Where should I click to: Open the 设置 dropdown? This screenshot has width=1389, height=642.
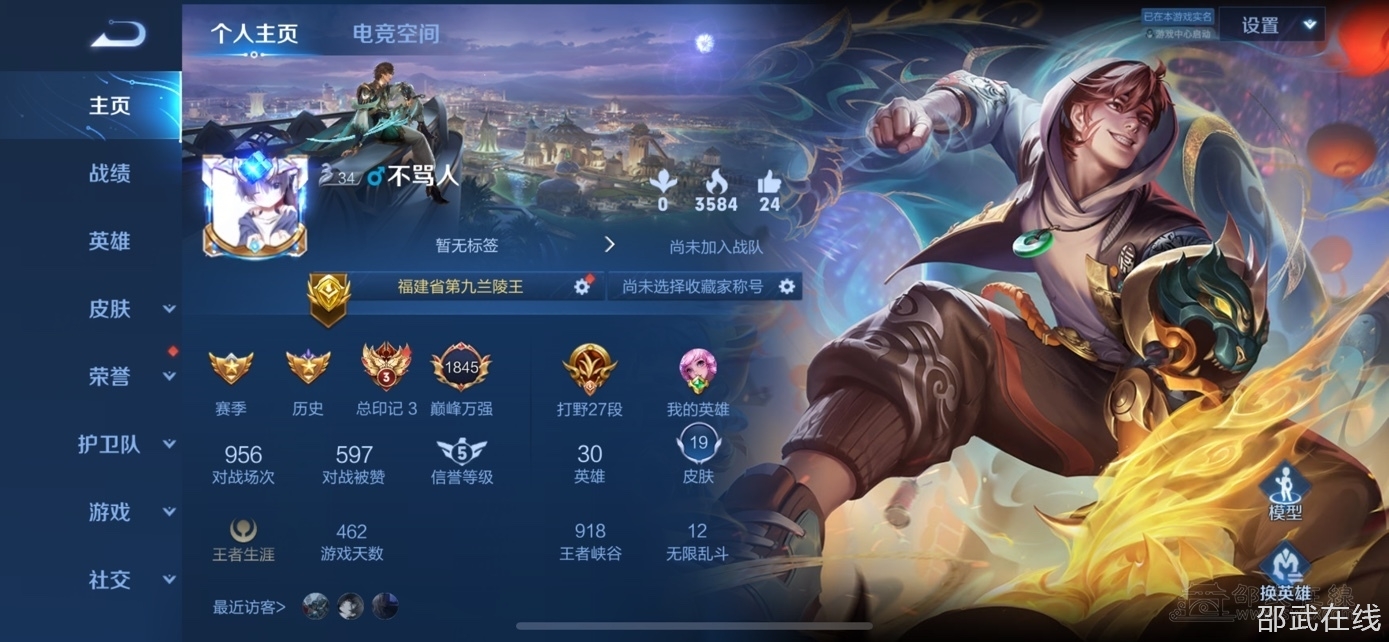[x=1283, y=25]
